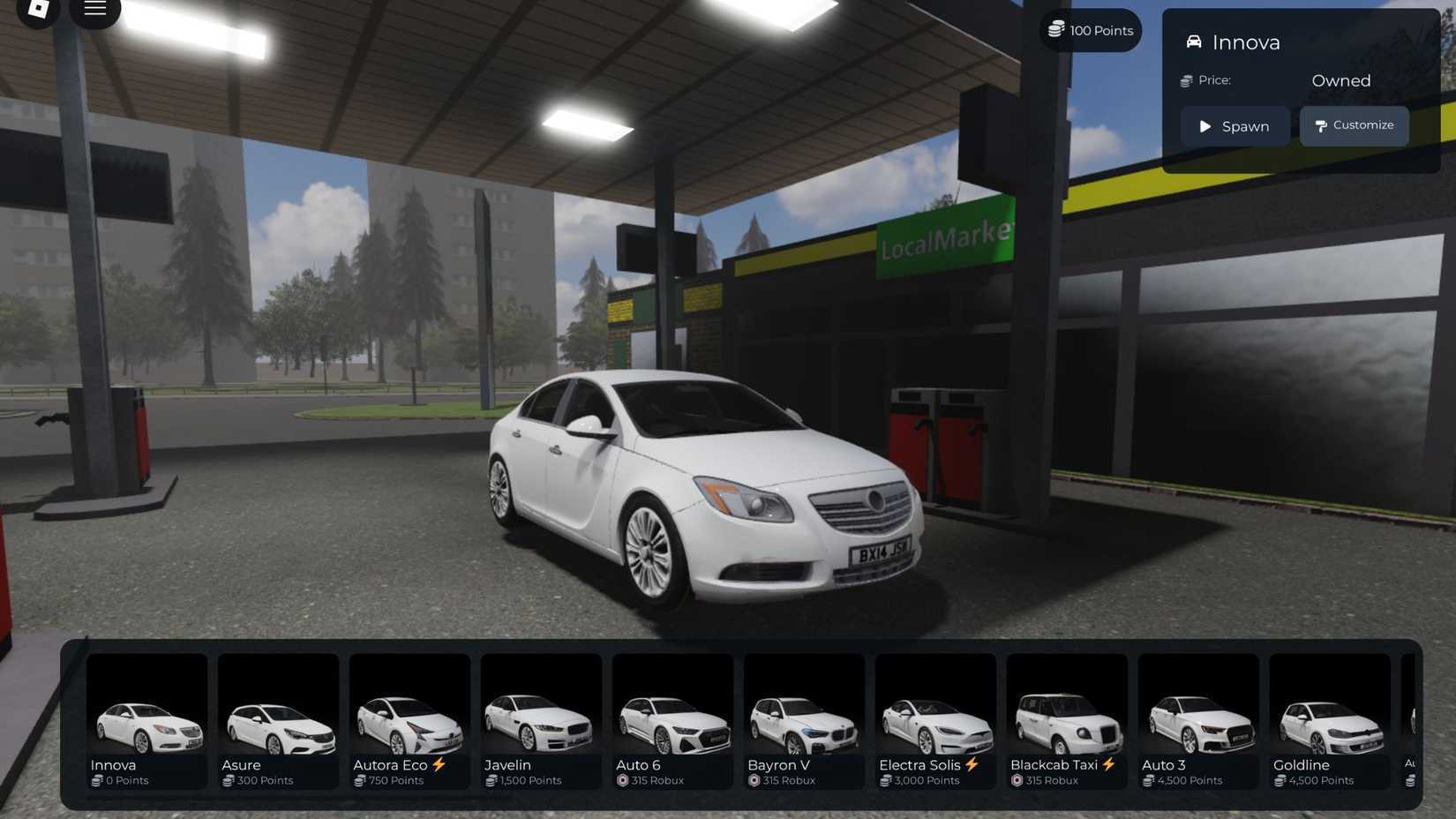Open the Customize panel
Image resolution: width=1456 pixels, height=819 pixels.
point(1355,125)
